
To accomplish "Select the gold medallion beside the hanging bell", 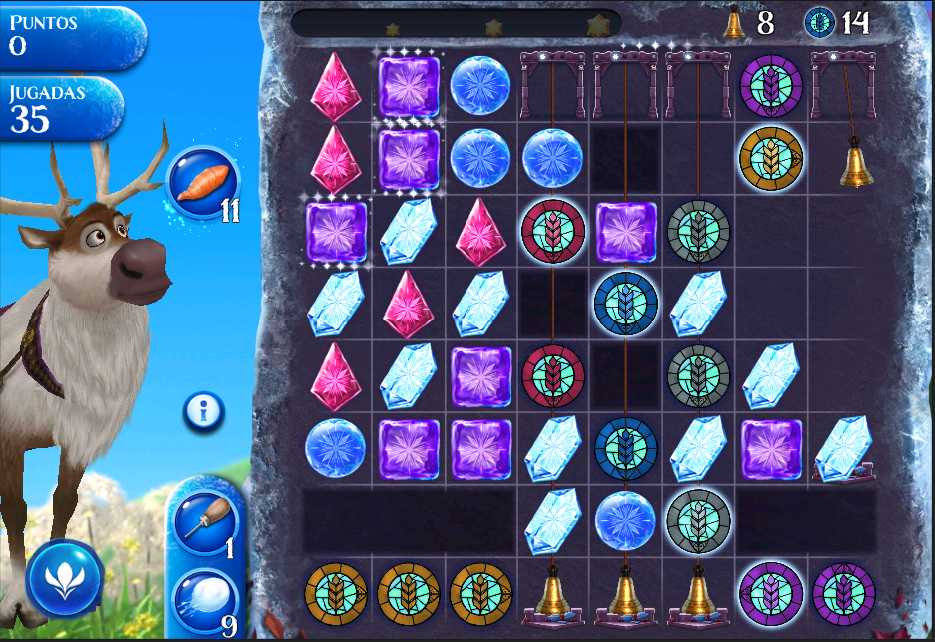I will point(770,156).
